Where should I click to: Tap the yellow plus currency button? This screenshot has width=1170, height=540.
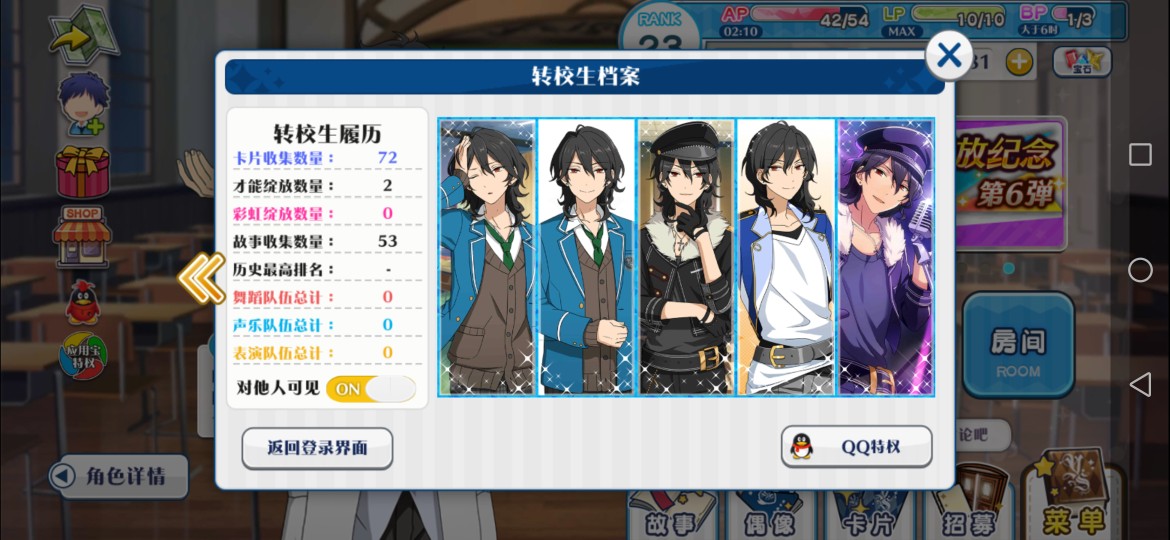(1018, 62)
